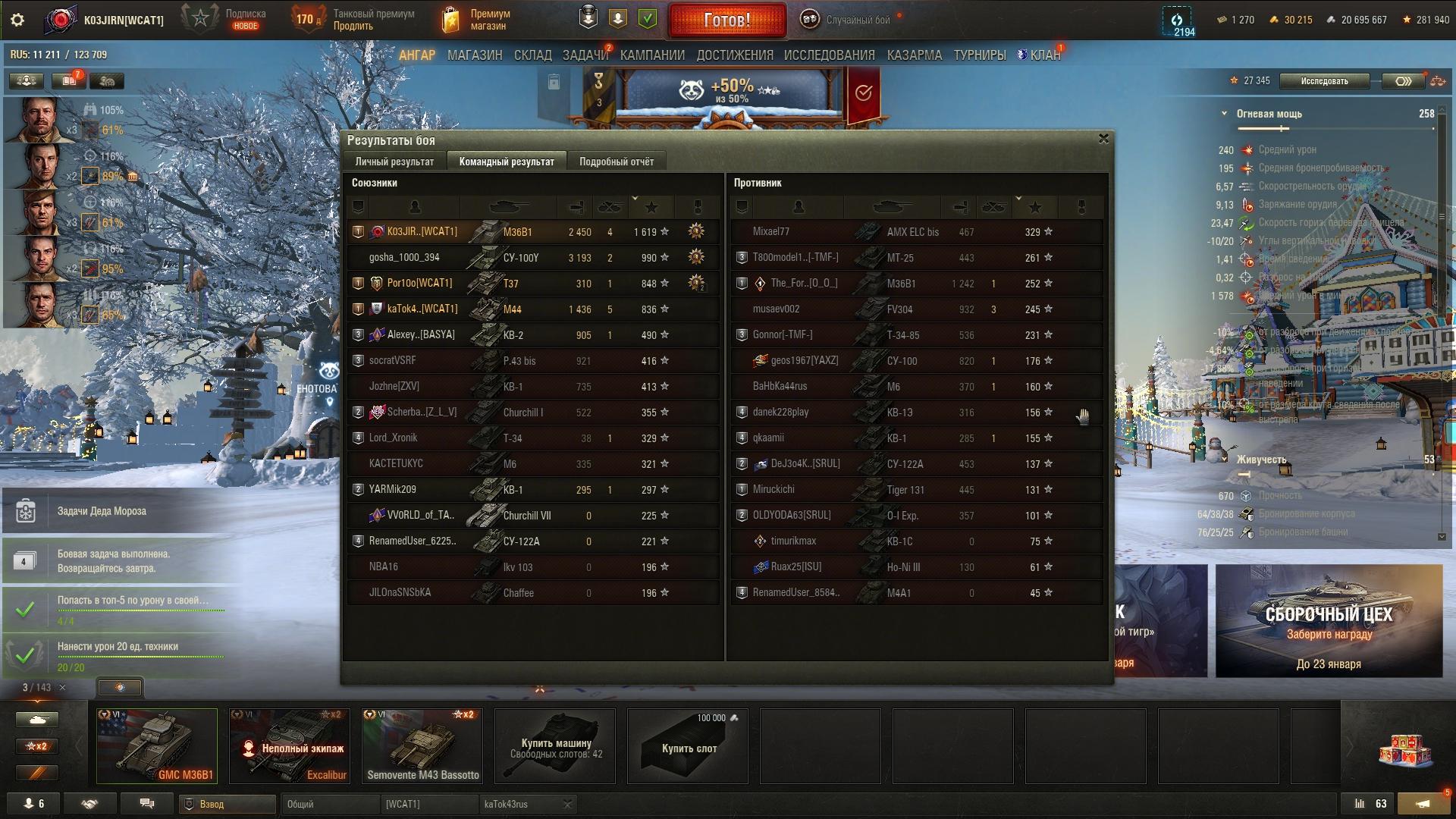Open the ИССЛЕДОВАНИЯ menu

pos(829,55)
